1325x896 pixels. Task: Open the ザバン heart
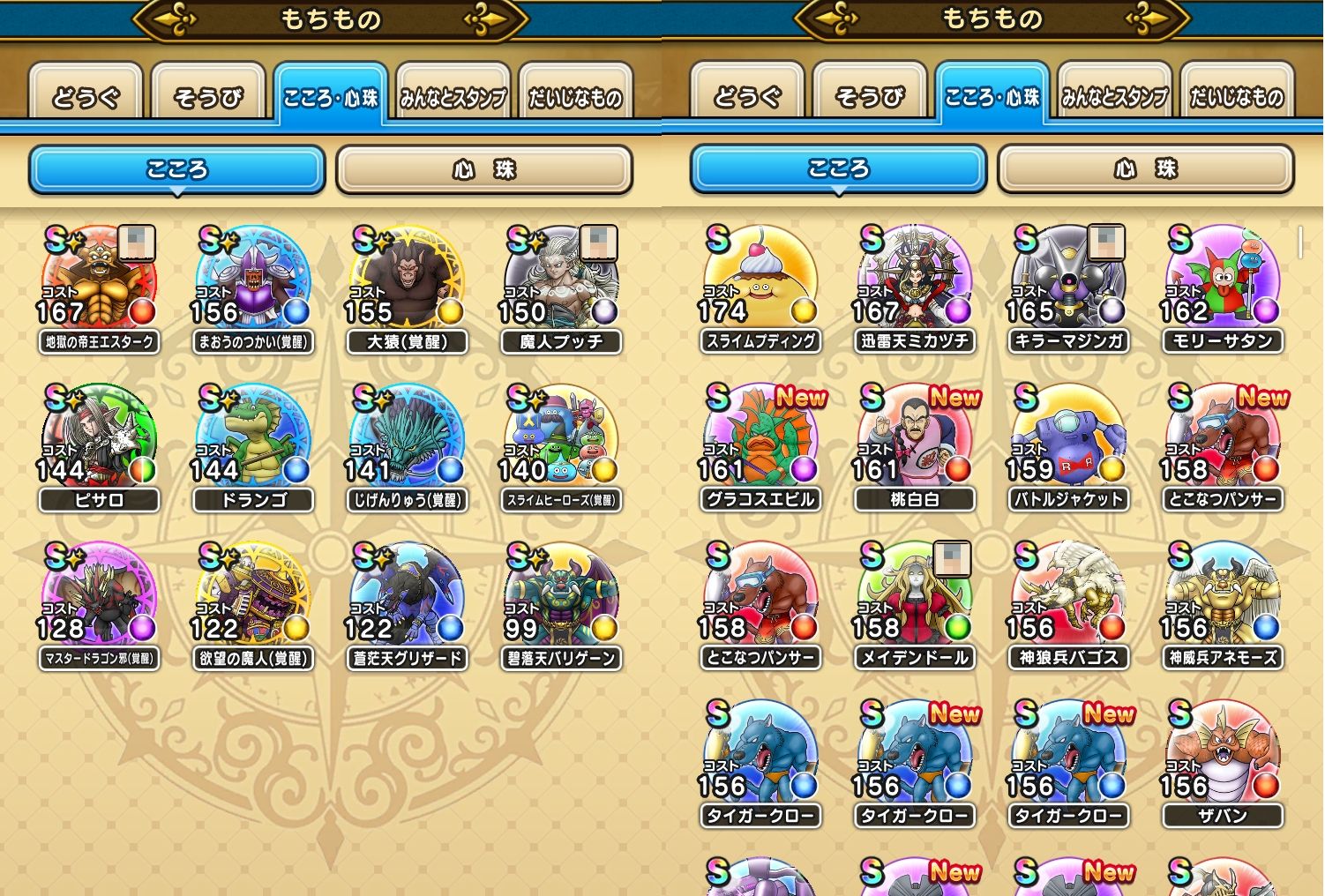click(x=1222, y=755)
